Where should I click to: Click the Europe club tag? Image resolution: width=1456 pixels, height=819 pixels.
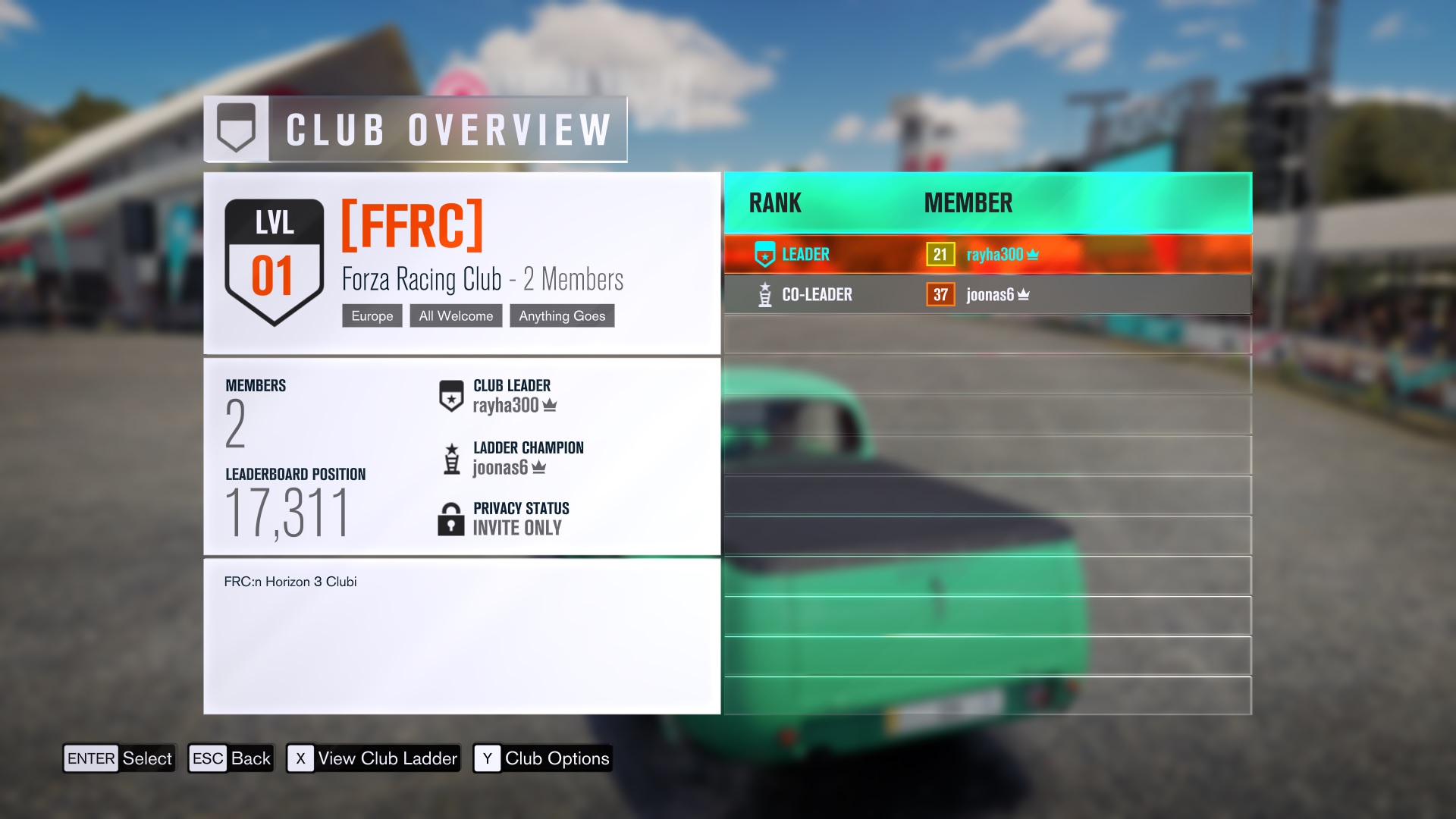click(372, 316)
